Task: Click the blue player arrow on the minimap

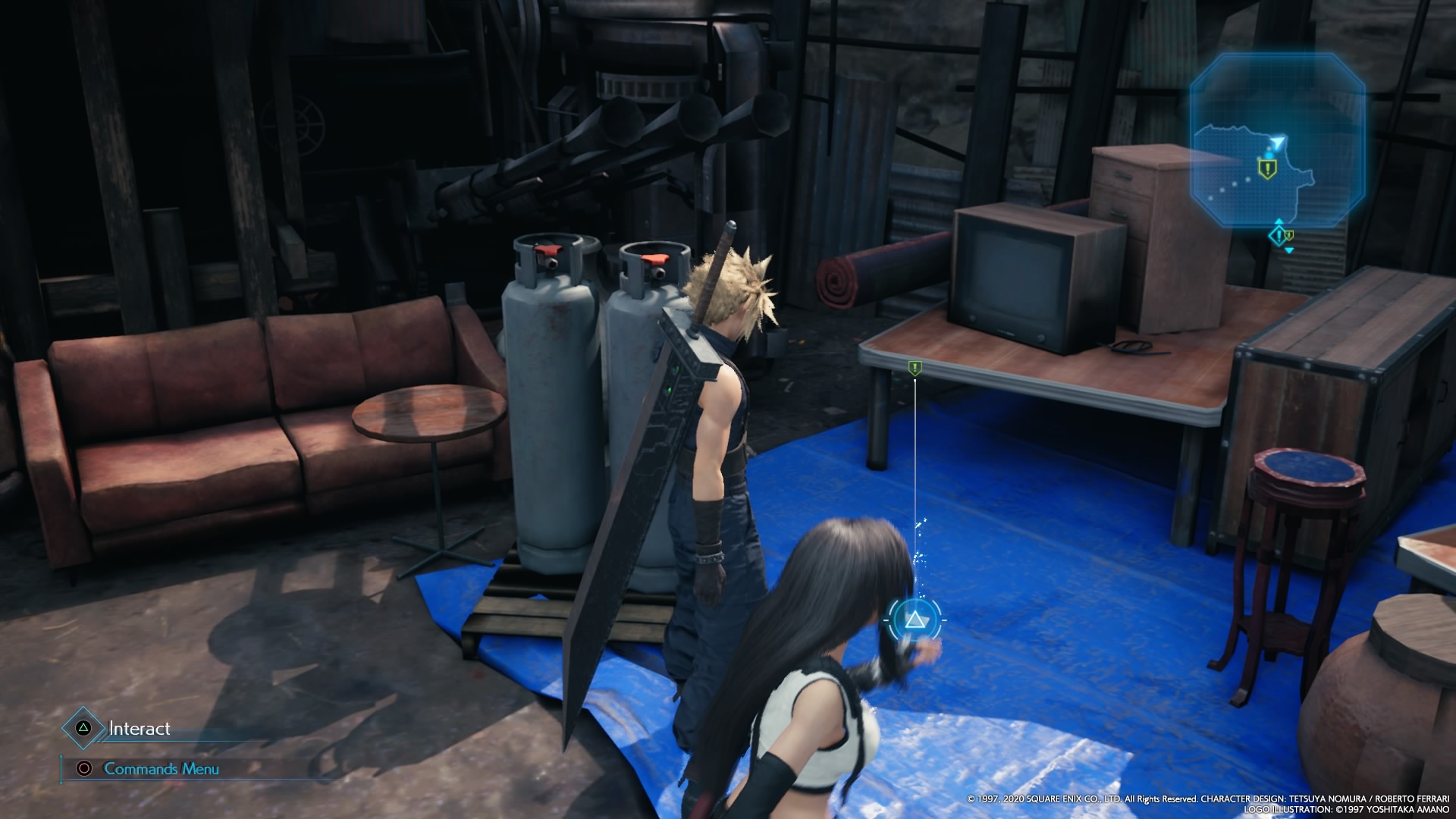Action: click(1279, 143)
